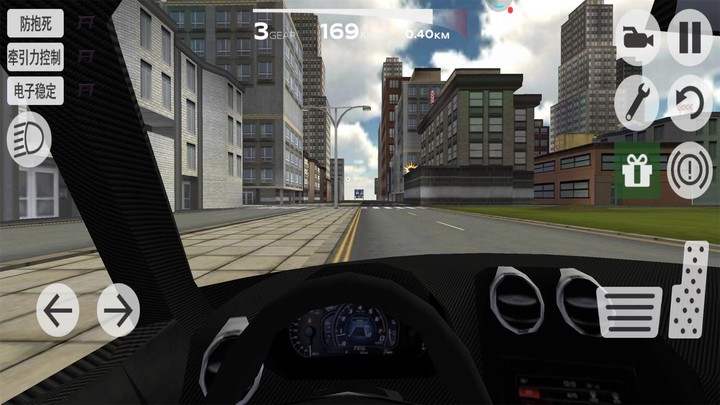This screenshot has height=405, width=720.
Task: Tap the brake pedal
Action: coord(629,311)
